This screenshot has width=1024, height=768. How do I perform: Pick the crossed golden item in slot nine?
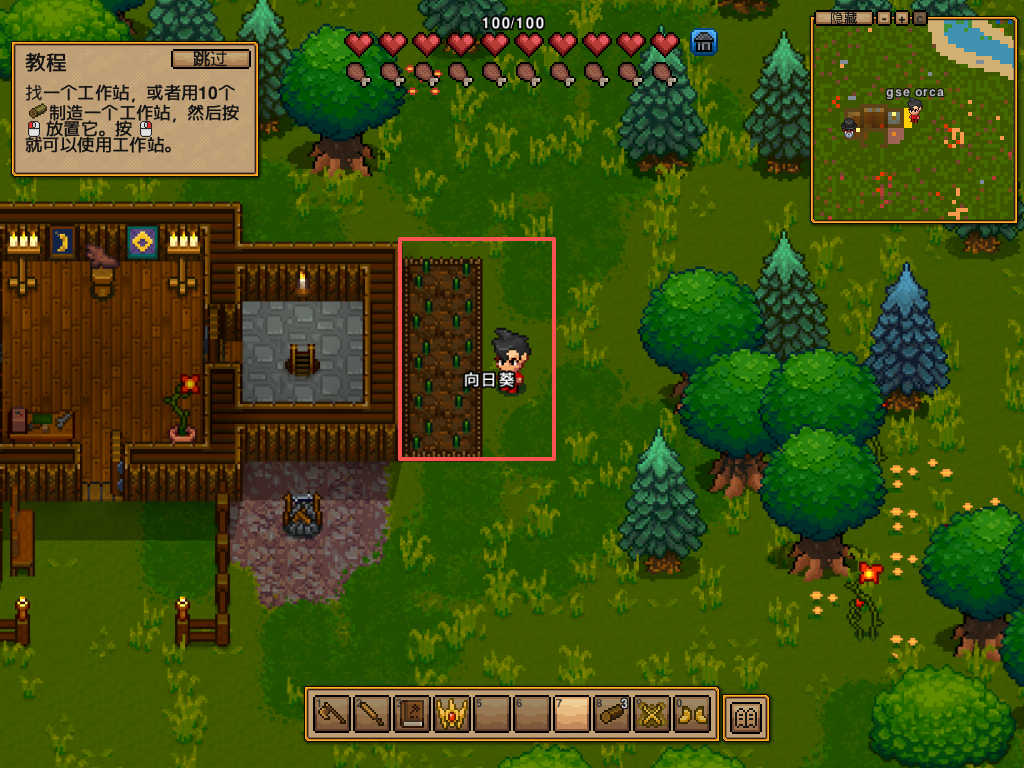(651, 715)
